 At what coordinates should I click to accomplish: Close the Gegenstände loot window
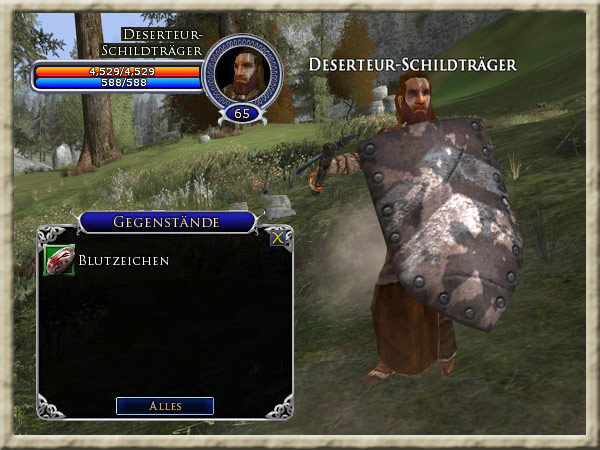(278, 238)
